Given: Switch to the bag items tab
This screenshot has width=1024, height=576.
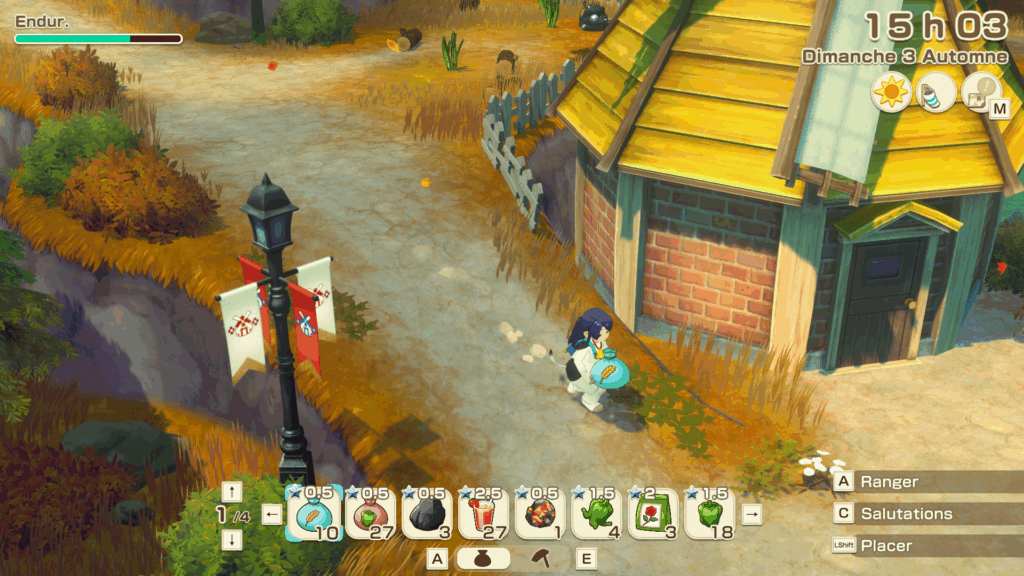Looking at the screenshot, I should coord(484,559).
